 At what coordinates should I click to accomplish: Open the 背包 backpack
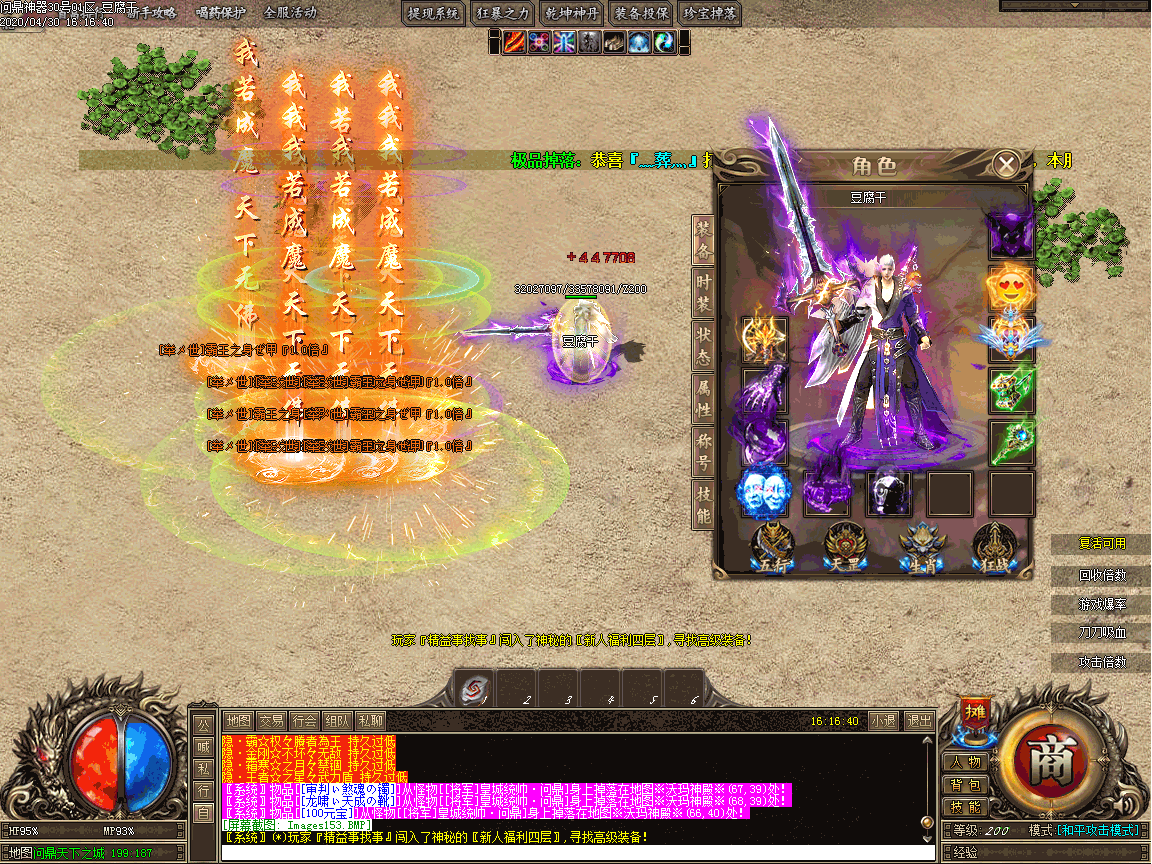(966, 785)
